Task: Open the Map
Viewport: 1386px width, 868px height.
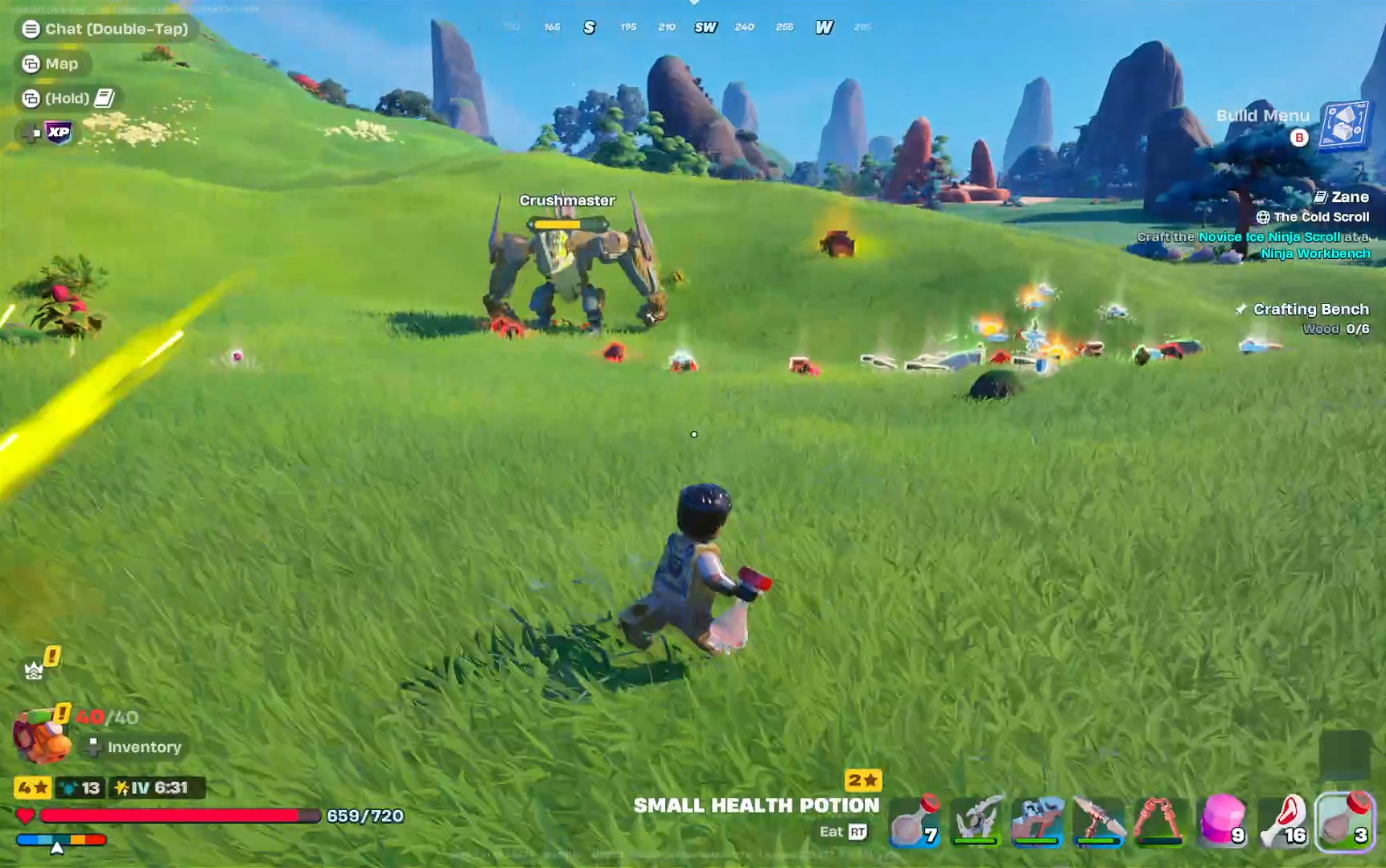Action: [x=53, y=64]
